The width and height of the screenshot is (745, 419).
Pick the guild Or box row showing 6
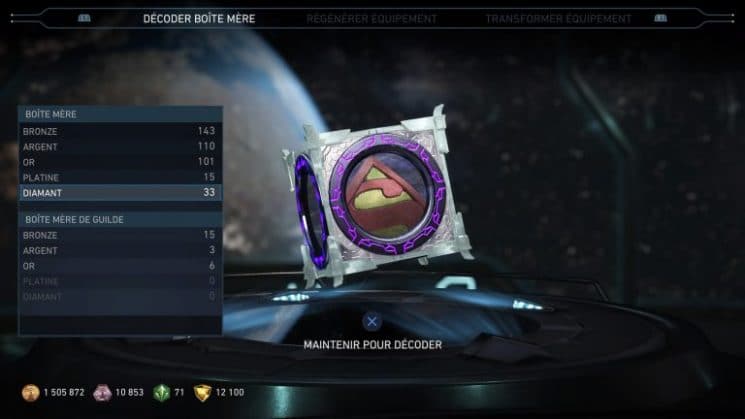(120, 266)
